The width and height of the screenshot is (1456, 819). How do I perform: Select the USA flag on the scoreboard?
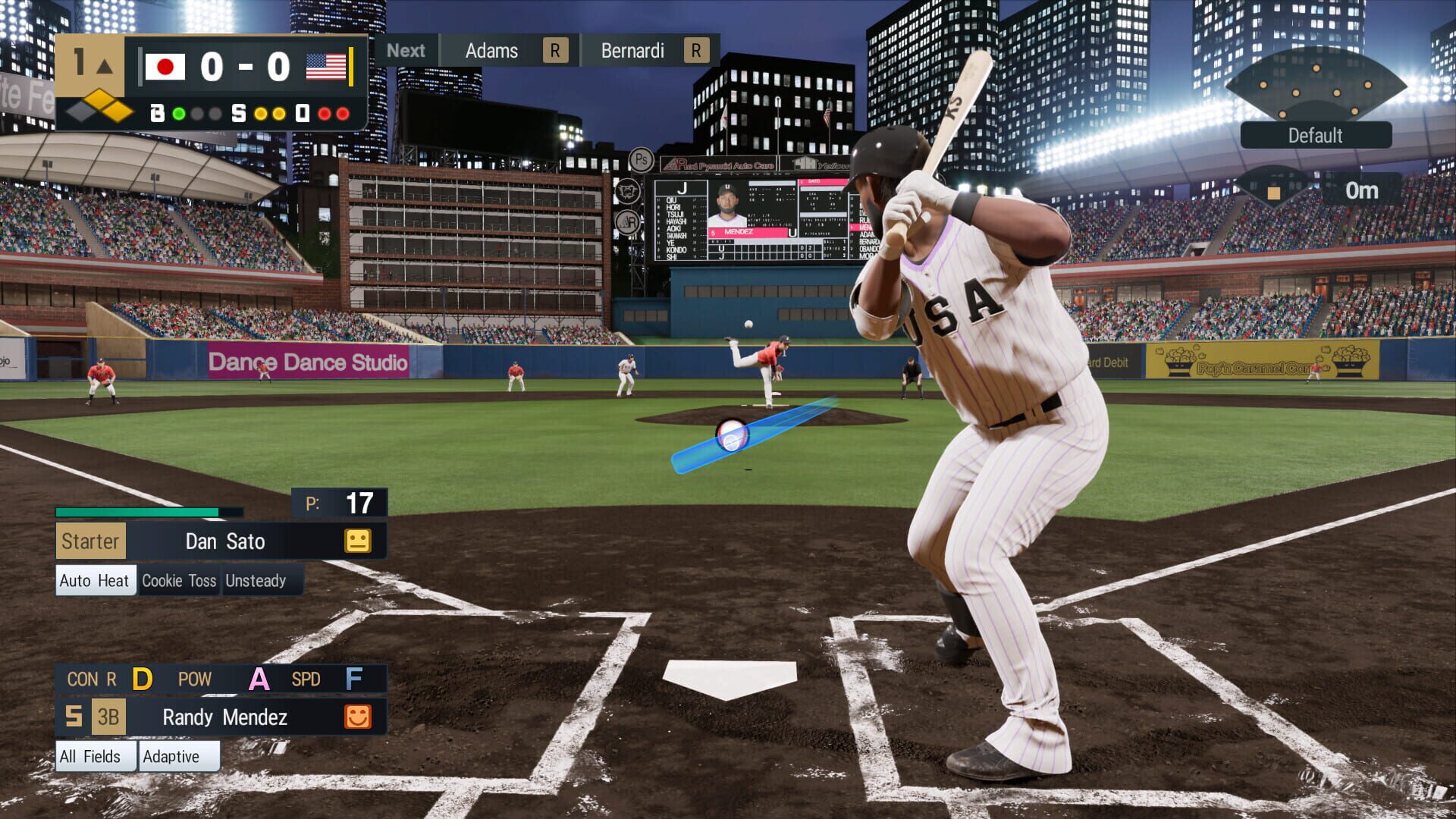pos(325,67)
